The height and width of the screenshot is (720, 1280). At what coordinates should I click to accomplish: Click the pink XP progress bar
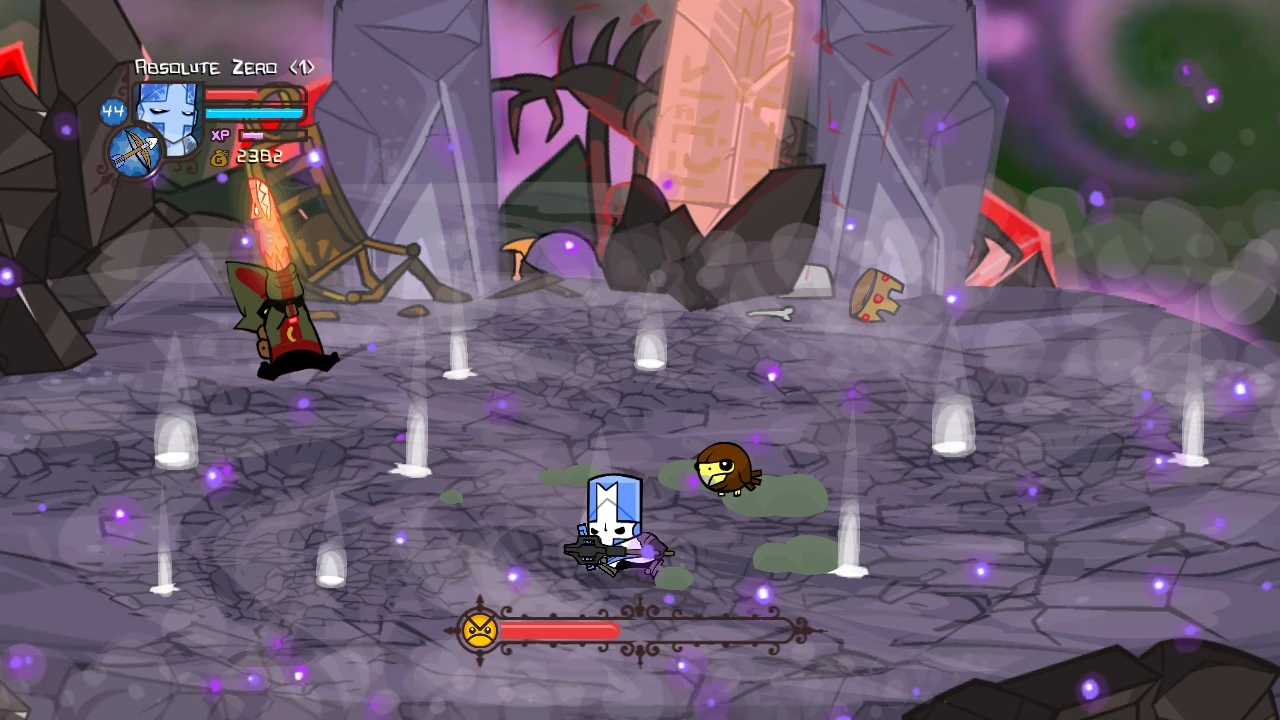(x=254, y=134)
